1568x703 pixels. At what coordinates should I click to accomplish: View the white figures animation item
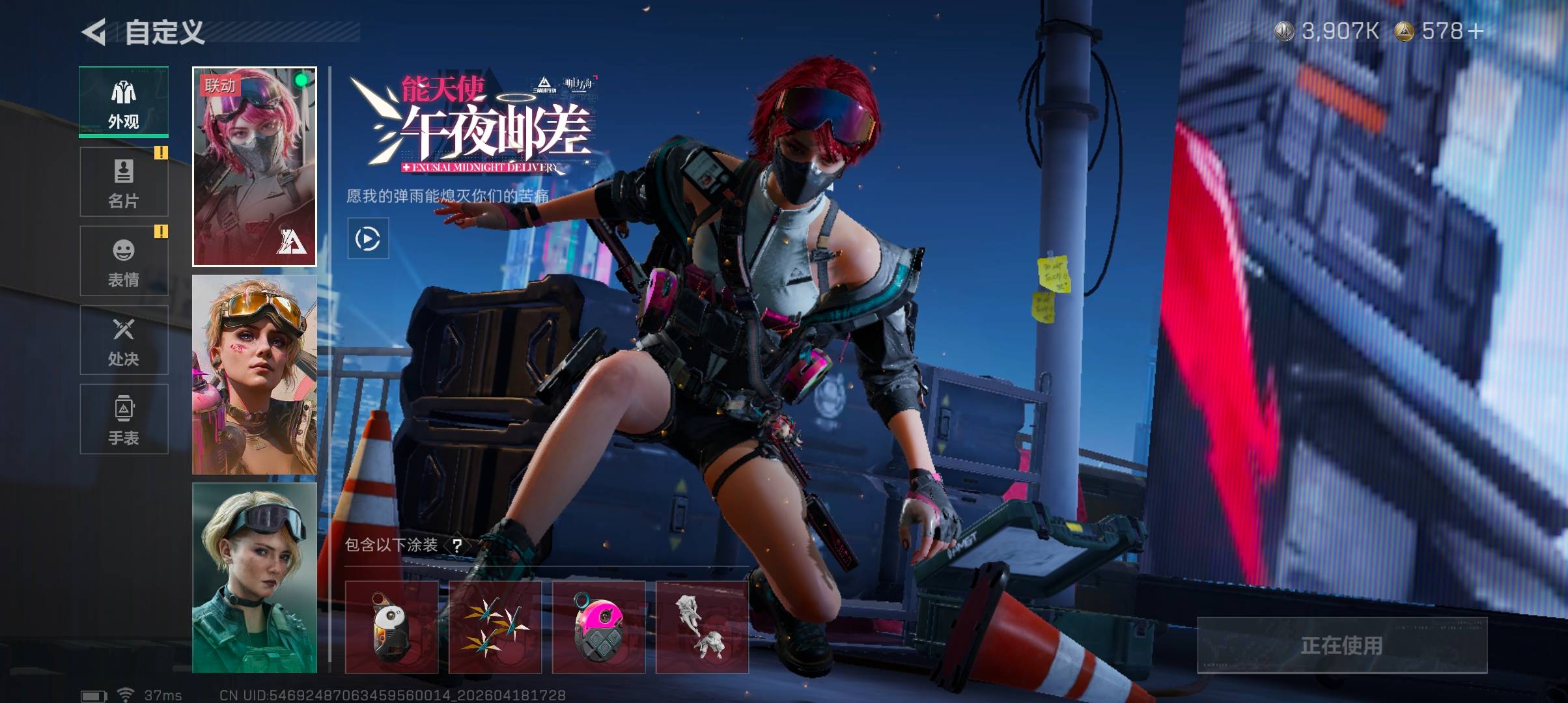click(702, 627)
